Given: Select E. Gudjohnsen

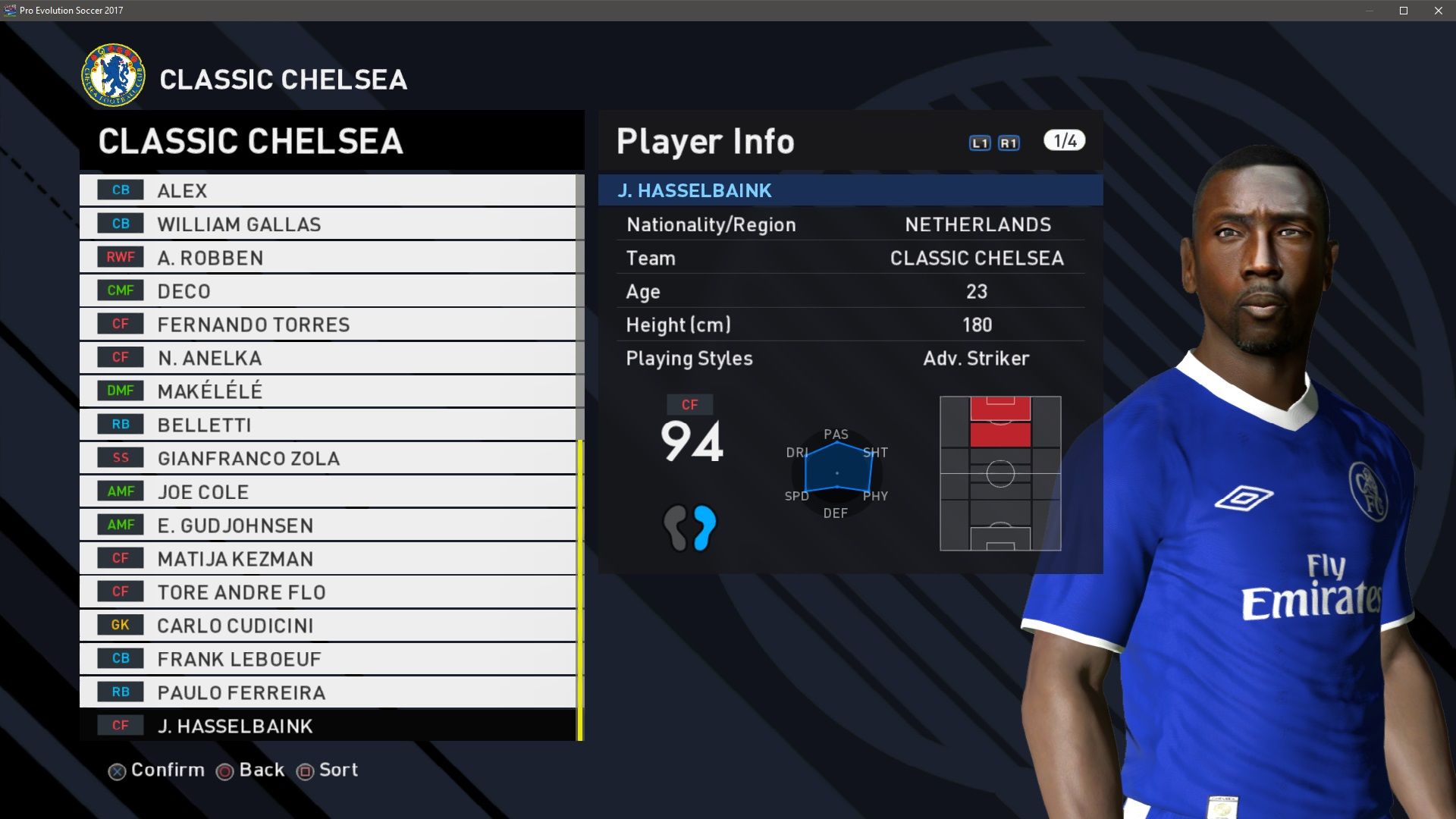Looking at the screenshot, I should click(328, 525).
